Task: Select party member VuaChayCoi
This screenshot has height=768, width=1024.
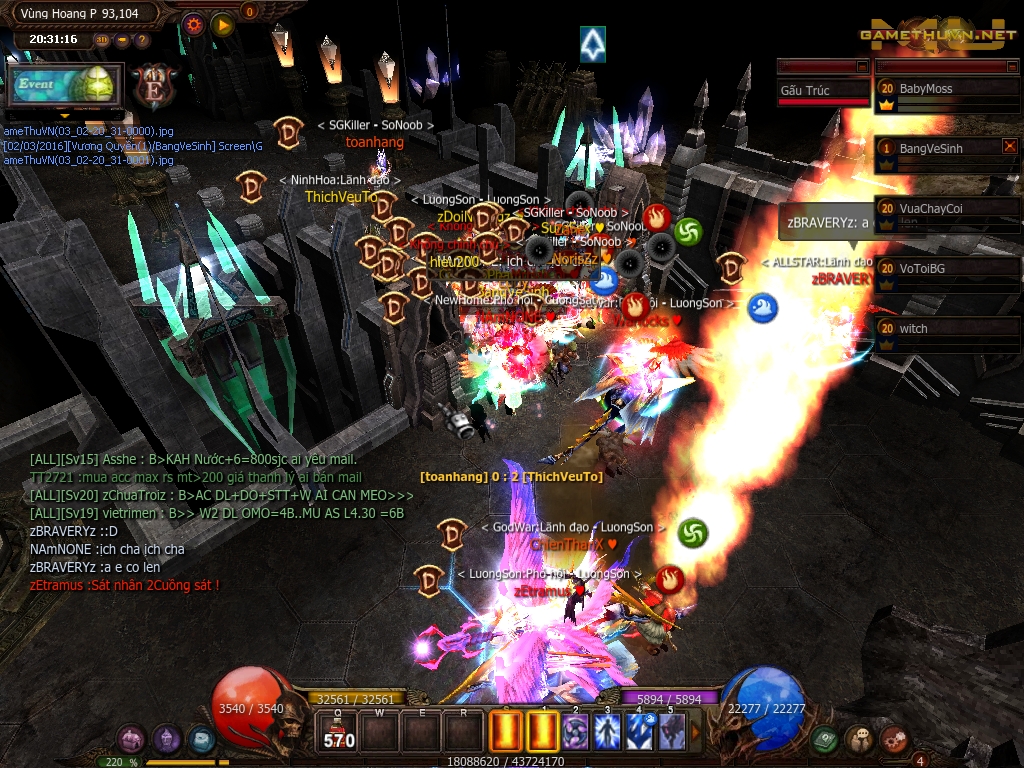Action: click(x=947, y=209)
